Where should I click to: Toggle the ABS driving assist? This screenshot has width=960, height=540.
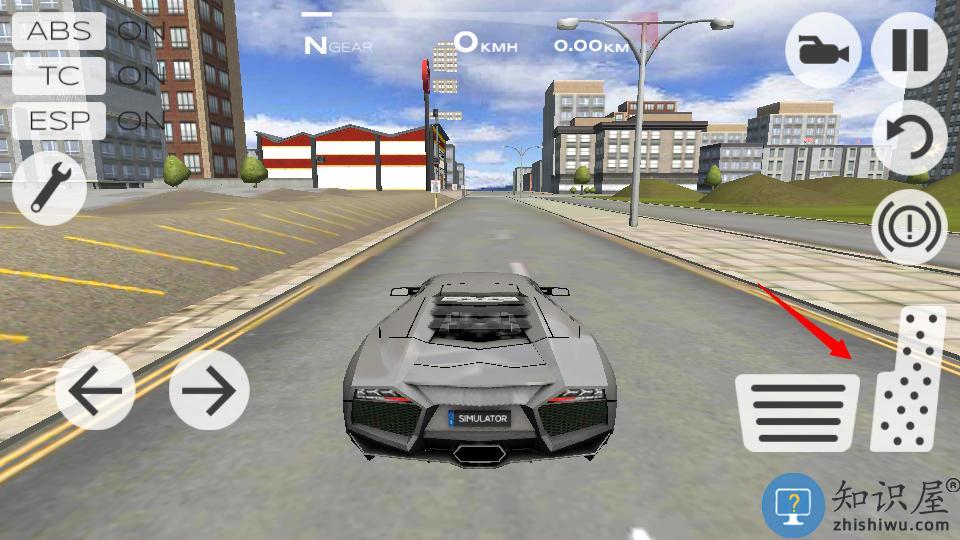click(x=60, y=30)
